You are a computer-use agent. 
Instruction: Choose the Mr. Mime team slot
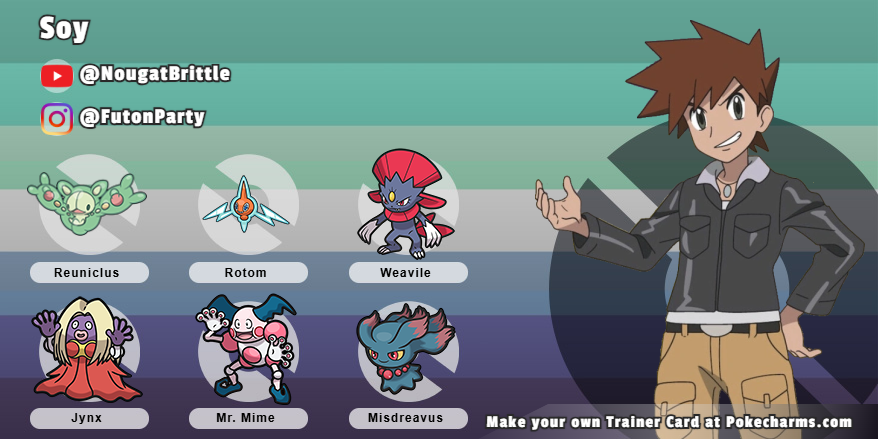(247, 351)
